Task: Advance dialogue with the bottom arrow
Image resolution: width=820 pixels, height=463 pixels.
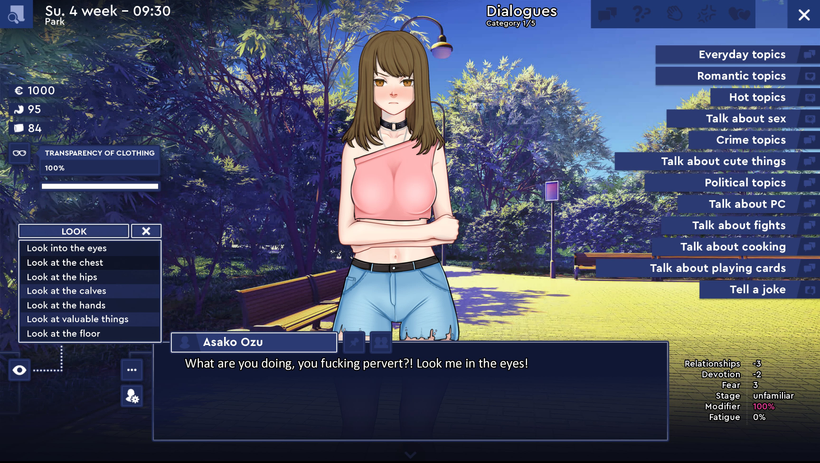Action: click(x=410, y=454)
